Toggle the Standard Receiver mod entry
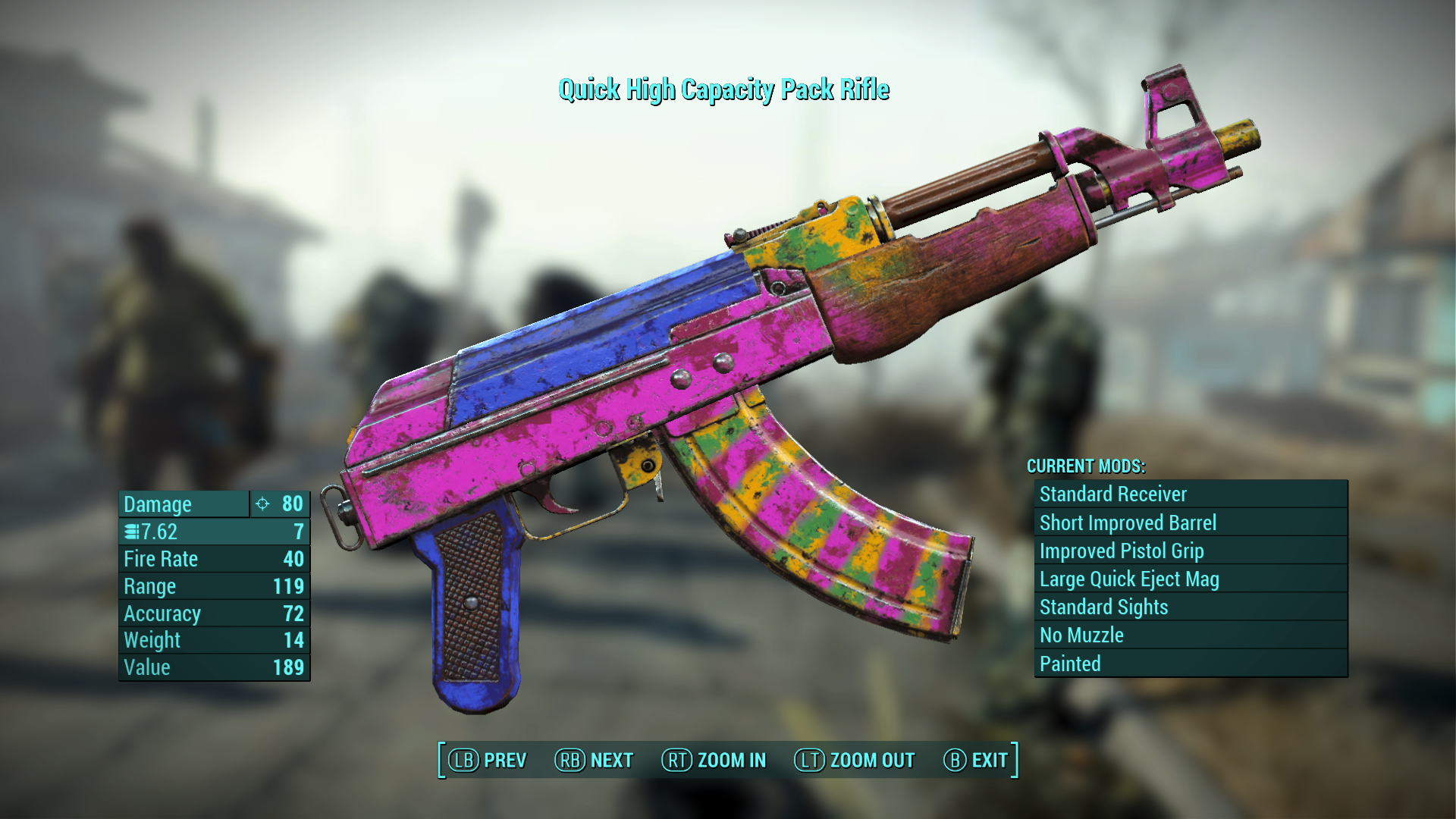1456x819 pixels. [1189, 494]
